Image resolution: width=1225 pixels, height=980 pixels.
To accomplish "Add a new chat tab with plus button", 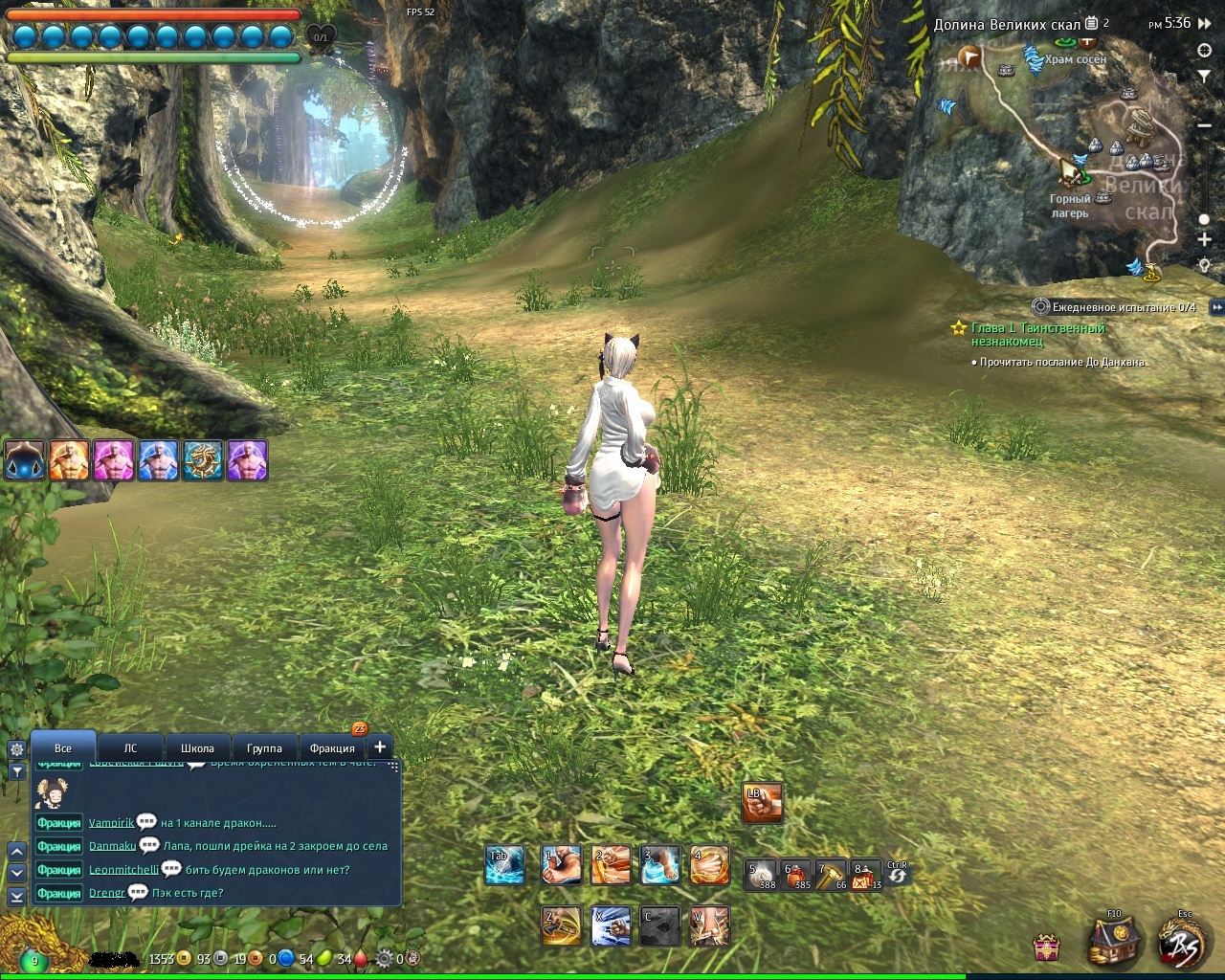I will [x=380, y=746].
